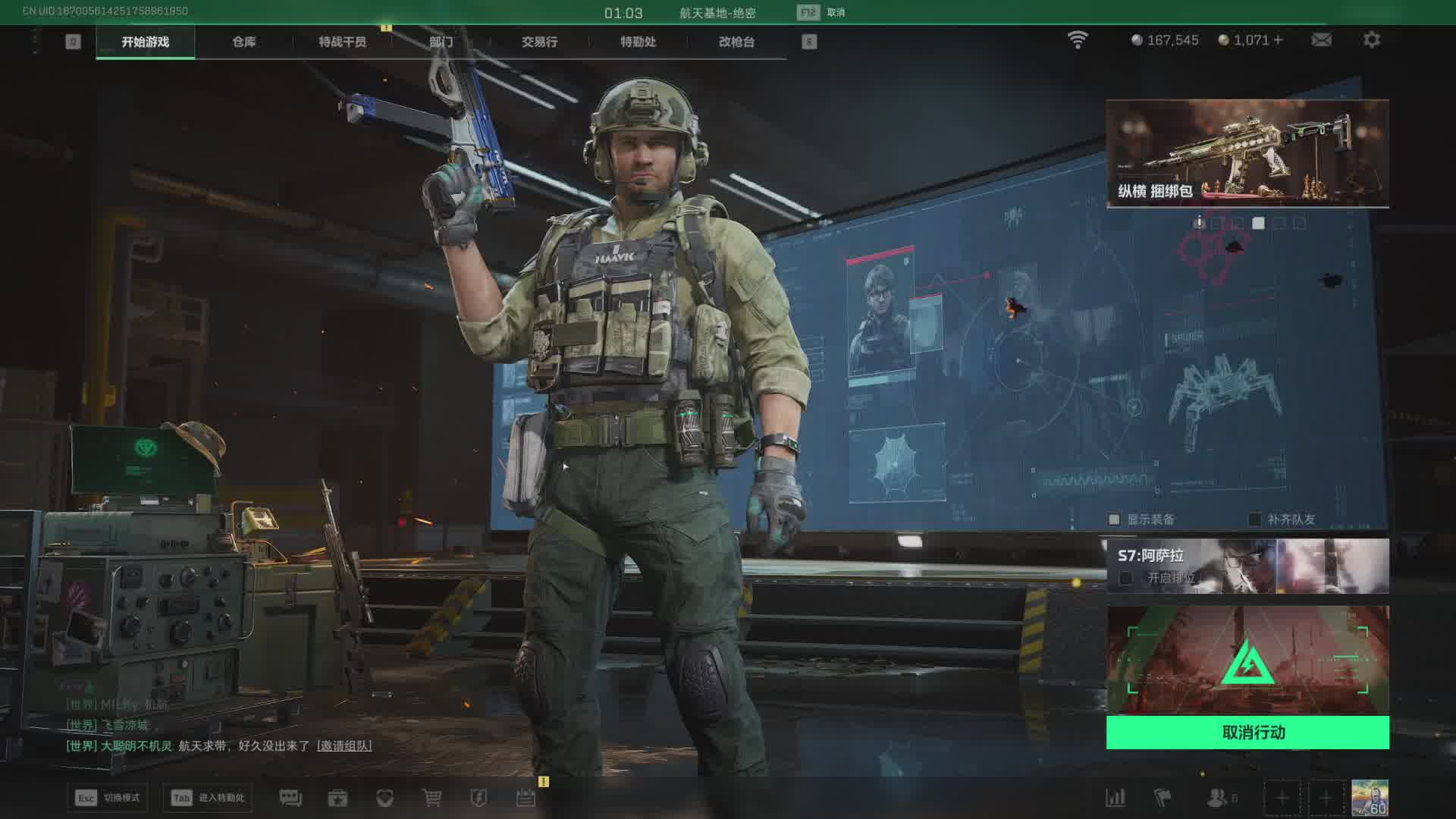Open the chat bubbles icon
Viewport: 1456px width, 819px height.
click(x=290, y=798)
